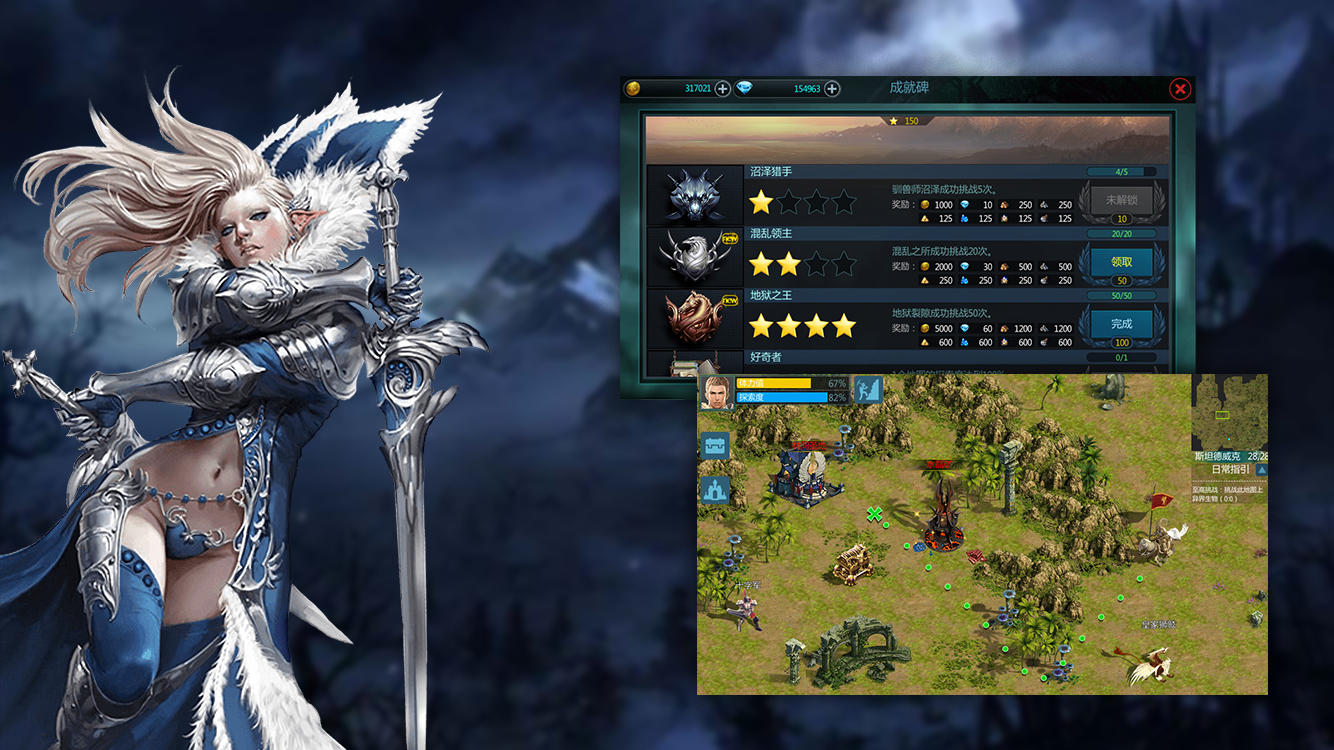
Task: Open the exploration climbing icon on the map
Action: click(x=866, y=390)
